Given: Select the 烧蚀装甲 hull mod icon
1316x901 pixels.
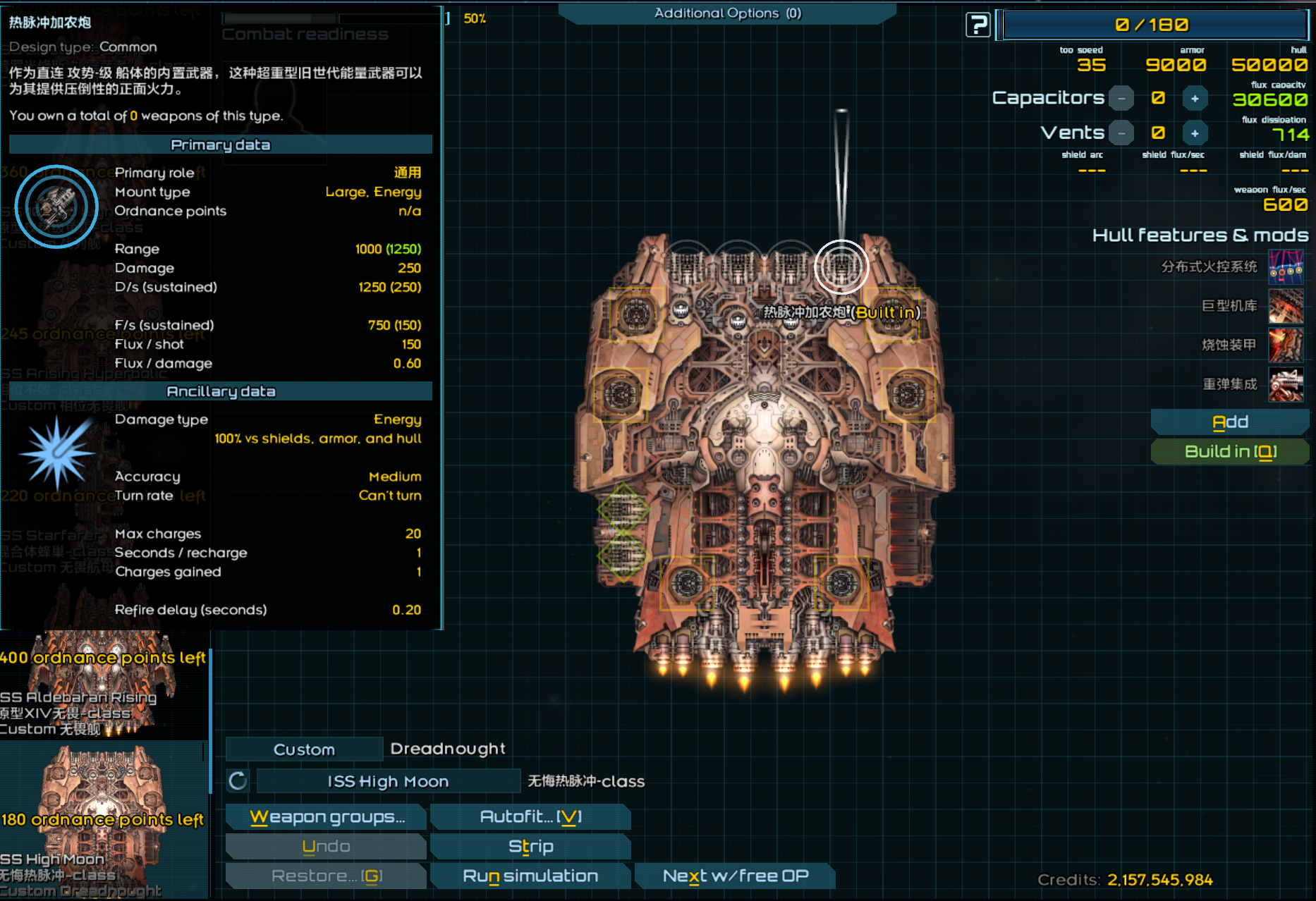Looking at the screenshot, I should tap(1286, 345).
